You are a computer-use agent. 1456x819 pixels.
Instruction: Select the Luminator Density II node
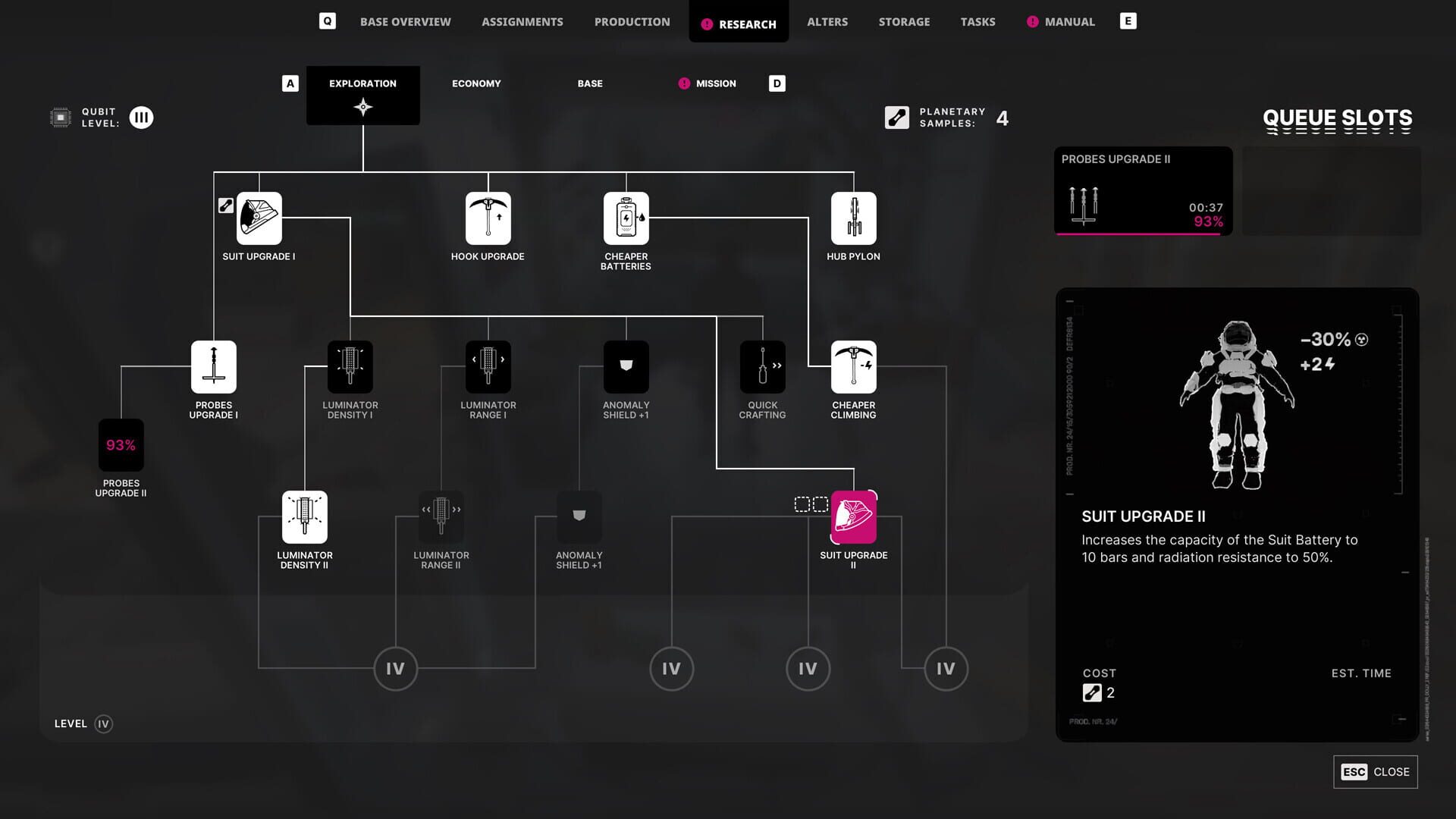pos(304,516)
